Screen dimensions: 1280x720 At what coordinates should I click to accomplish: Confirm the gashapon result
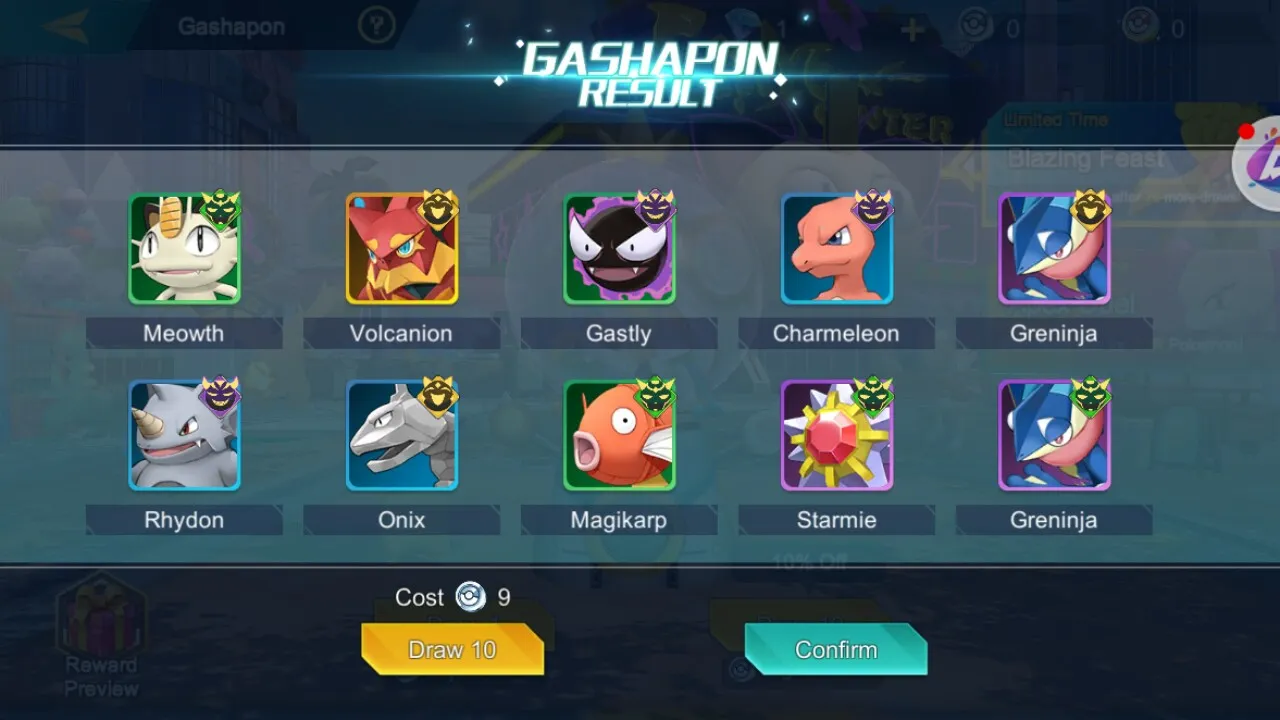tap(835, 650)
